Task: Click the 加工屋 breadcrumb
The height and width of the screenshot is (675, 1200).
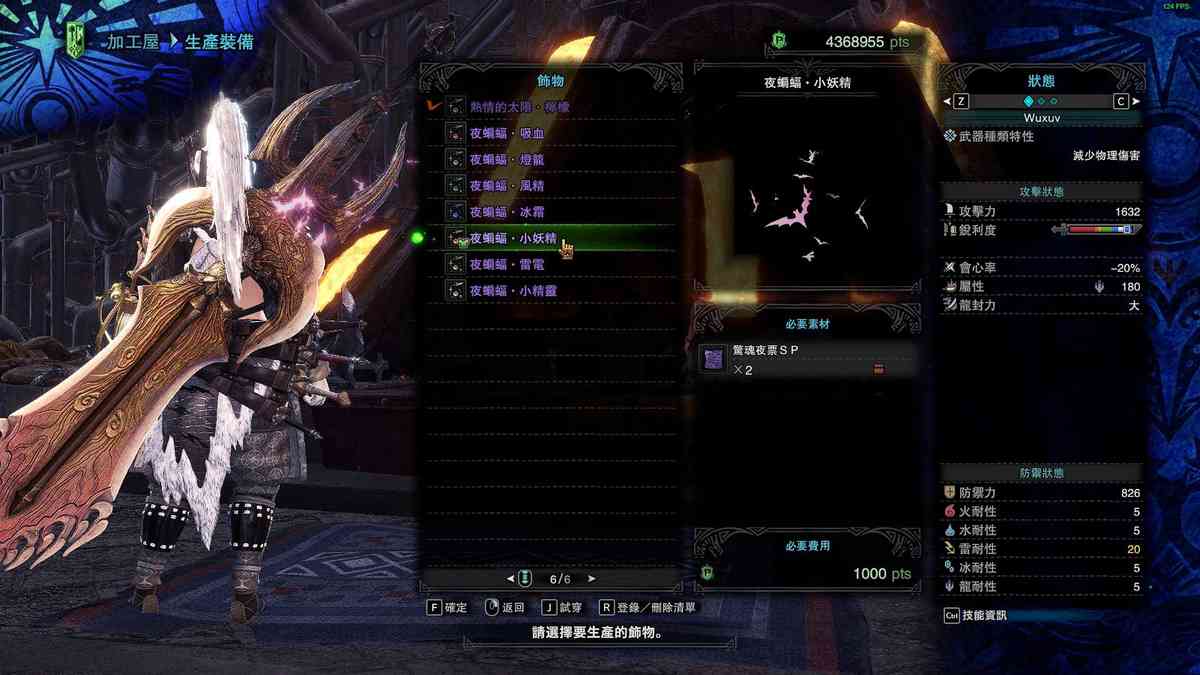Action: tap(133, 42)
